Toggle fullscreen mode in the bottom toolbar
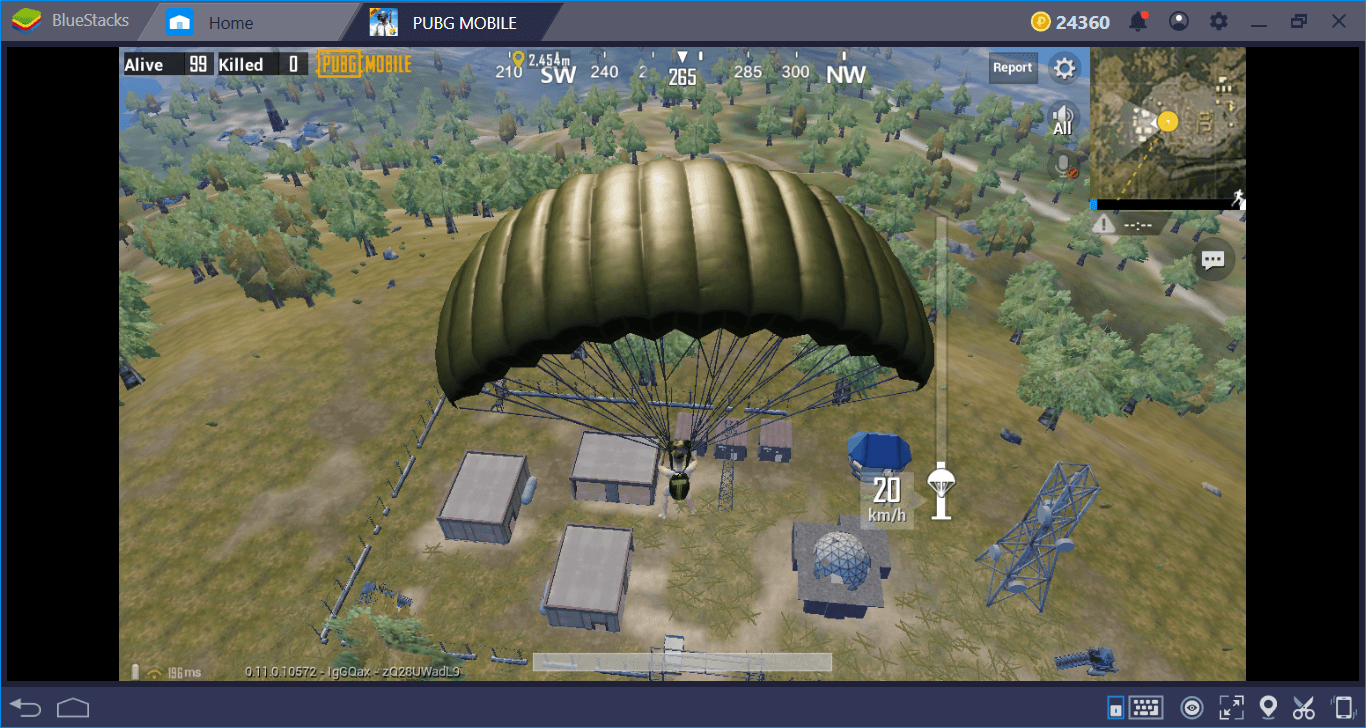This screenshot has width=1366, height=728. (1231, 708)
